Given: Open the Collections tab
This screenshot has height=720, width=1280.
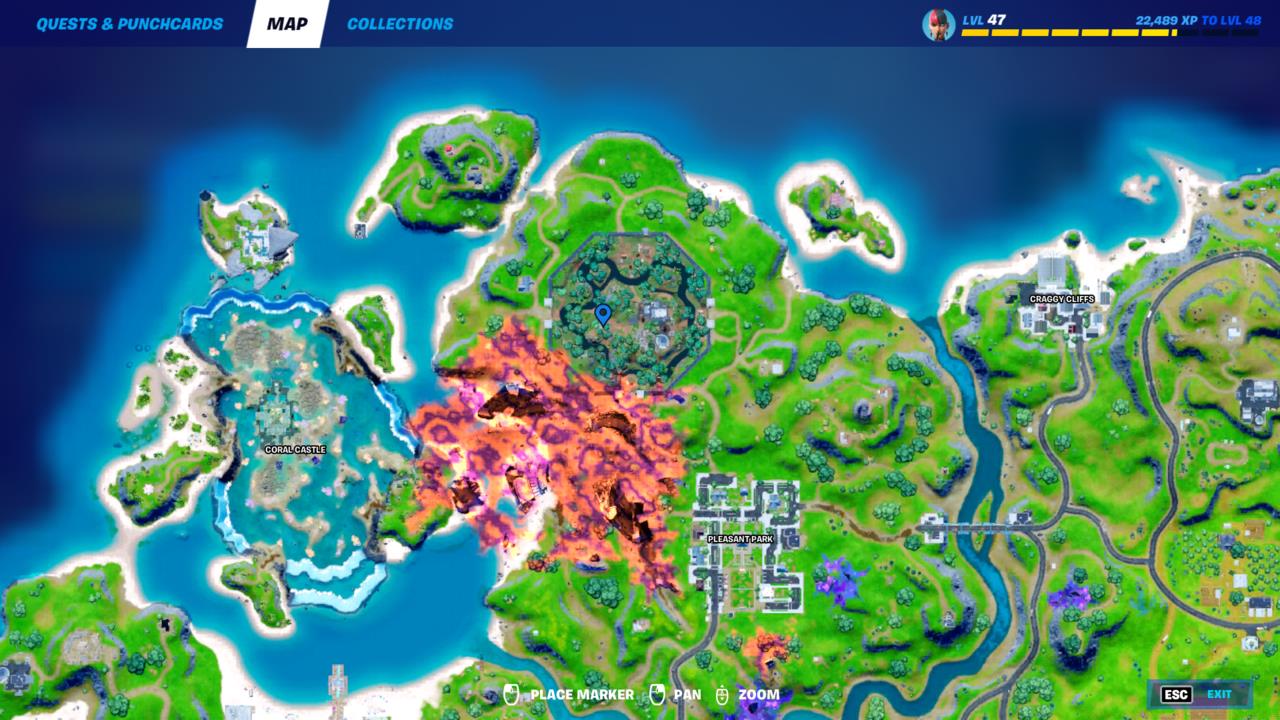Looking at the screenshot, I should pyautogui.click(x=398, y=22).
